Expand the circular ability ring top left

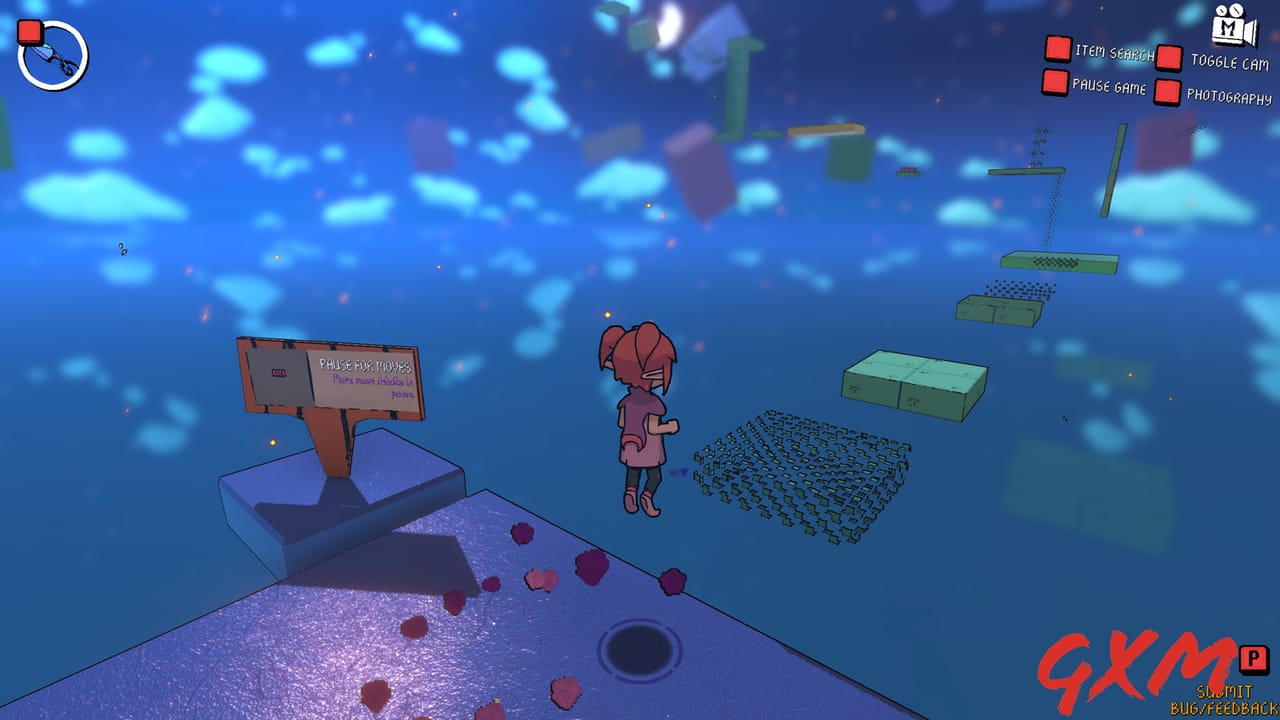[54, 55]
